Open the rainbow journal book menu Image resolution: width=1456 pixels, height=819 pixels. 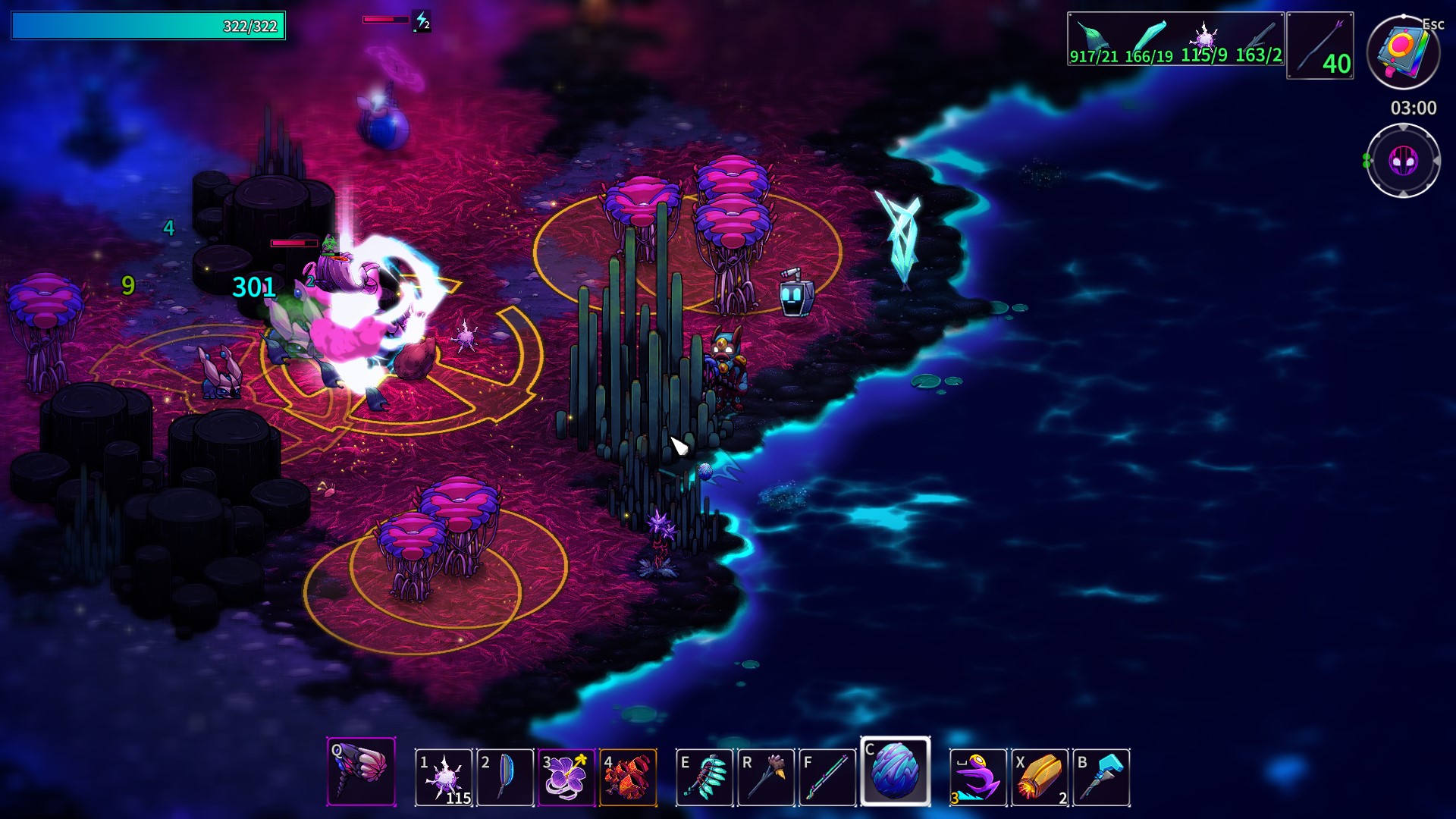(x=1403, y=52)
